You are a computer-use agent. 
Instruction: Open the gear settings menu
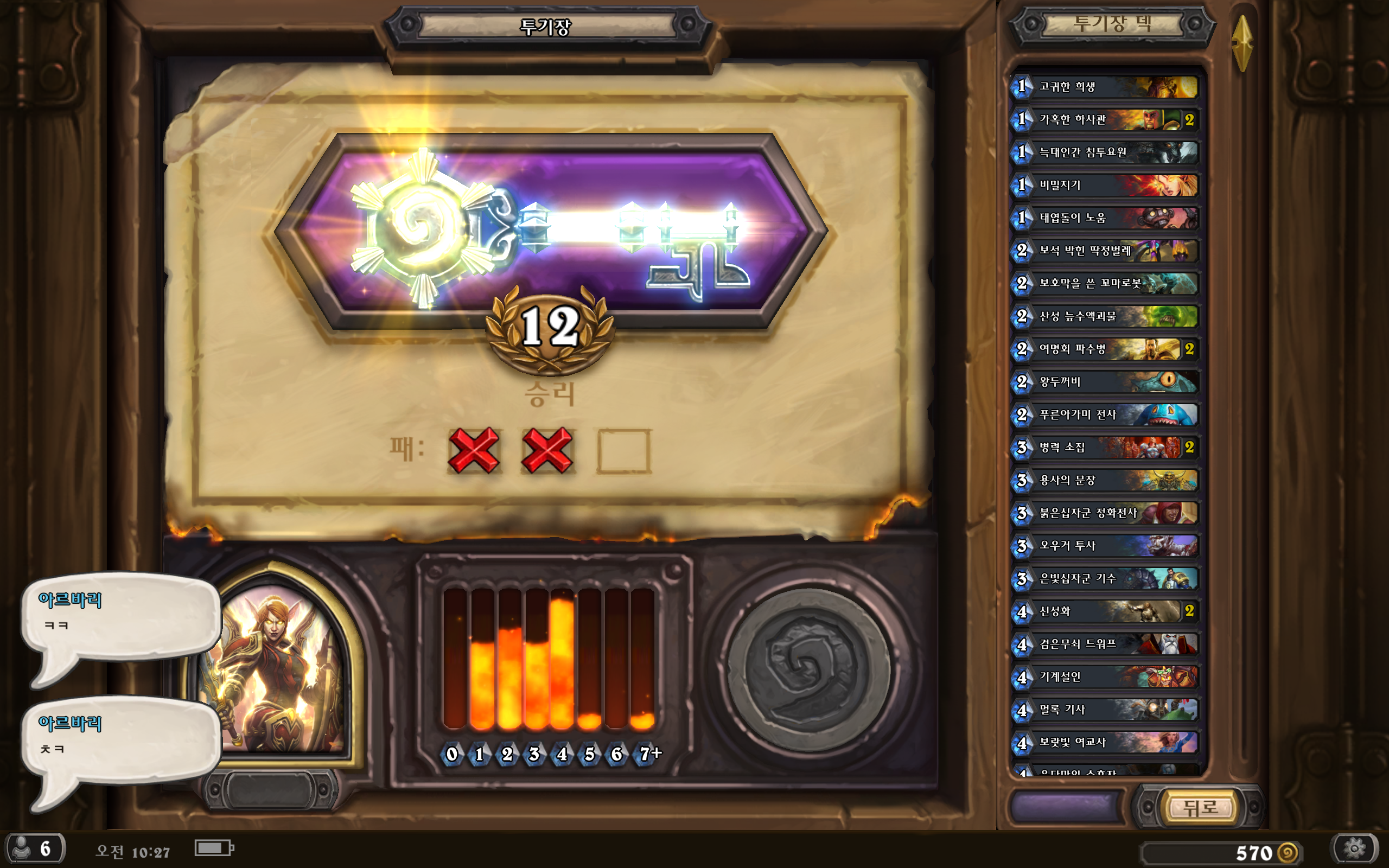(x=1355, y=848)
